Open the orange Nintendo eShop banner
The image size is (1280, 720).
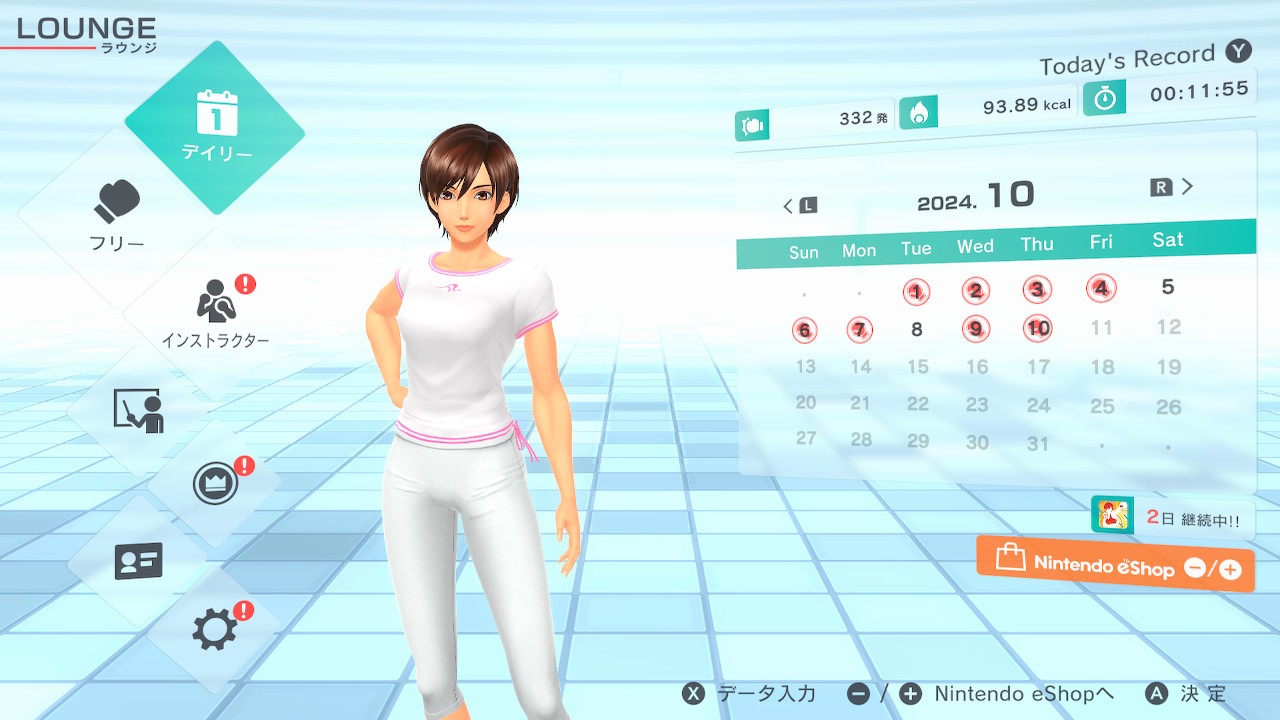pyautogui.click(x=1115, y=564)
